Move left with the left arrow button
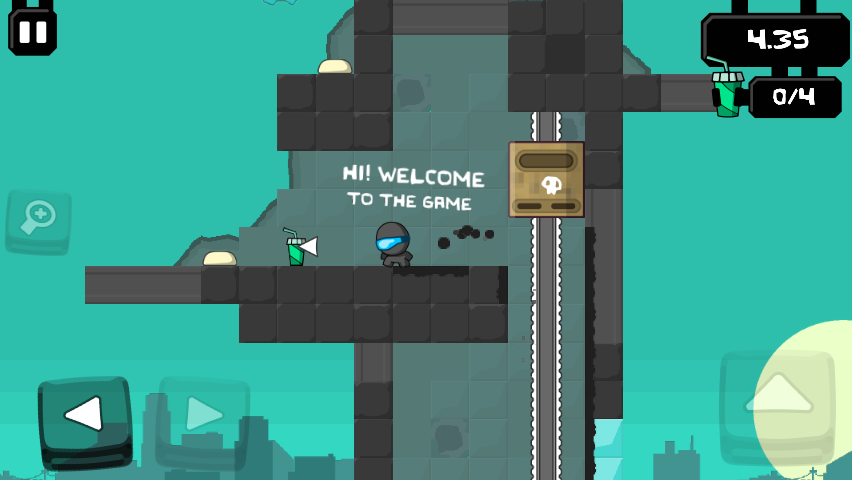 coord(85,415)
